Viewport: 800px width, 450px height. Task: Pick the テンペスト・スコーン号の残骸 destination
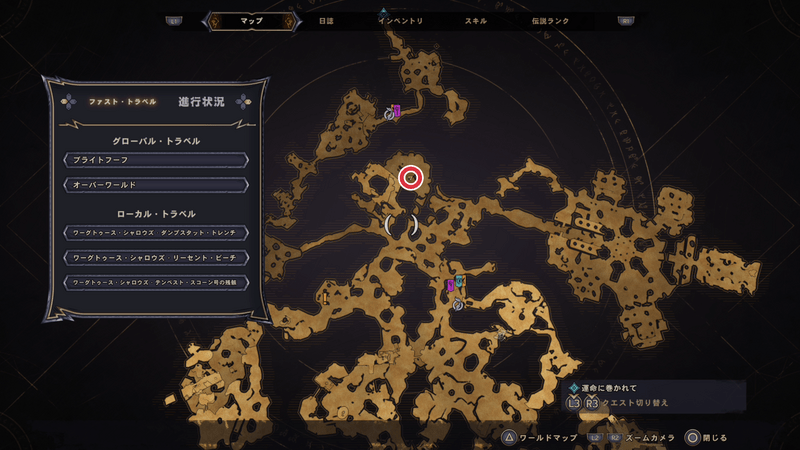point(155,283)
